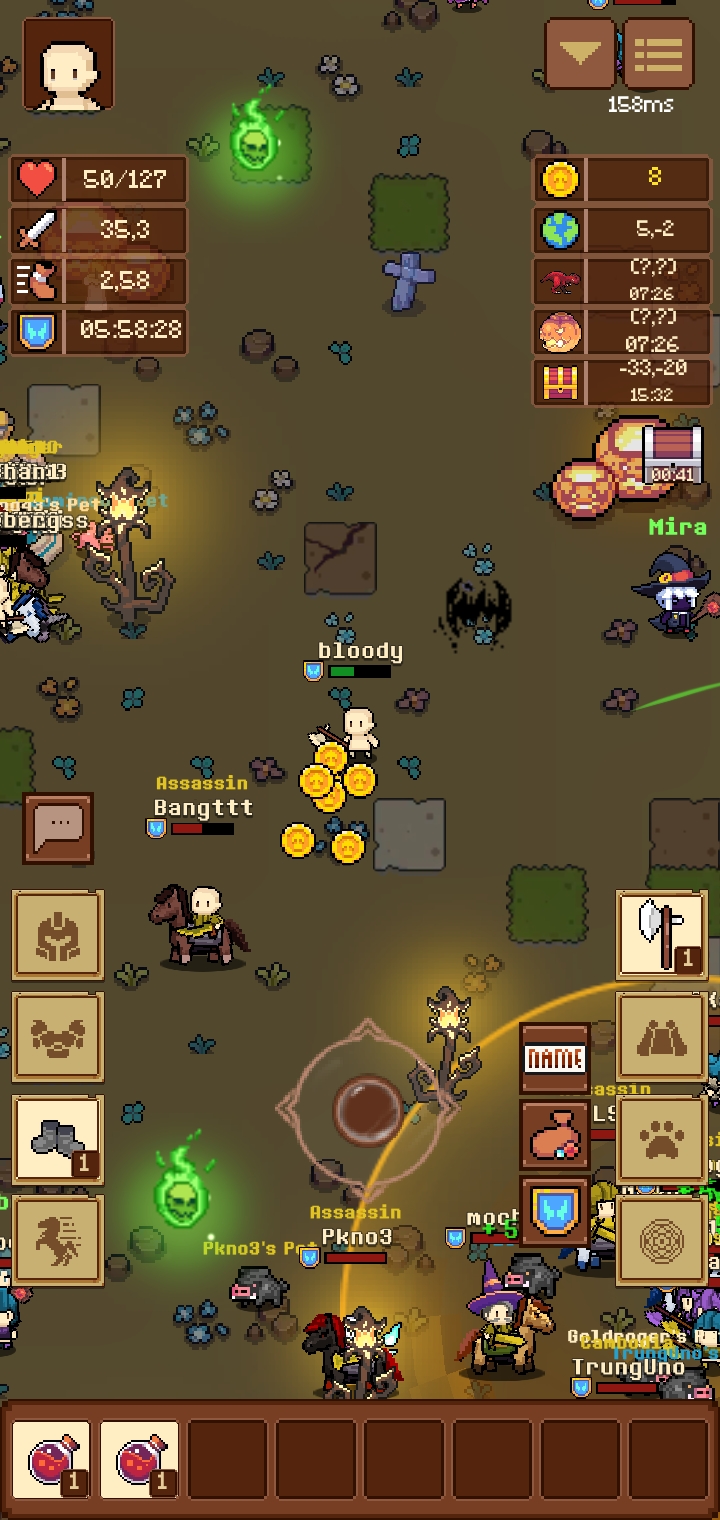Open the helmet equipment button

58,935
